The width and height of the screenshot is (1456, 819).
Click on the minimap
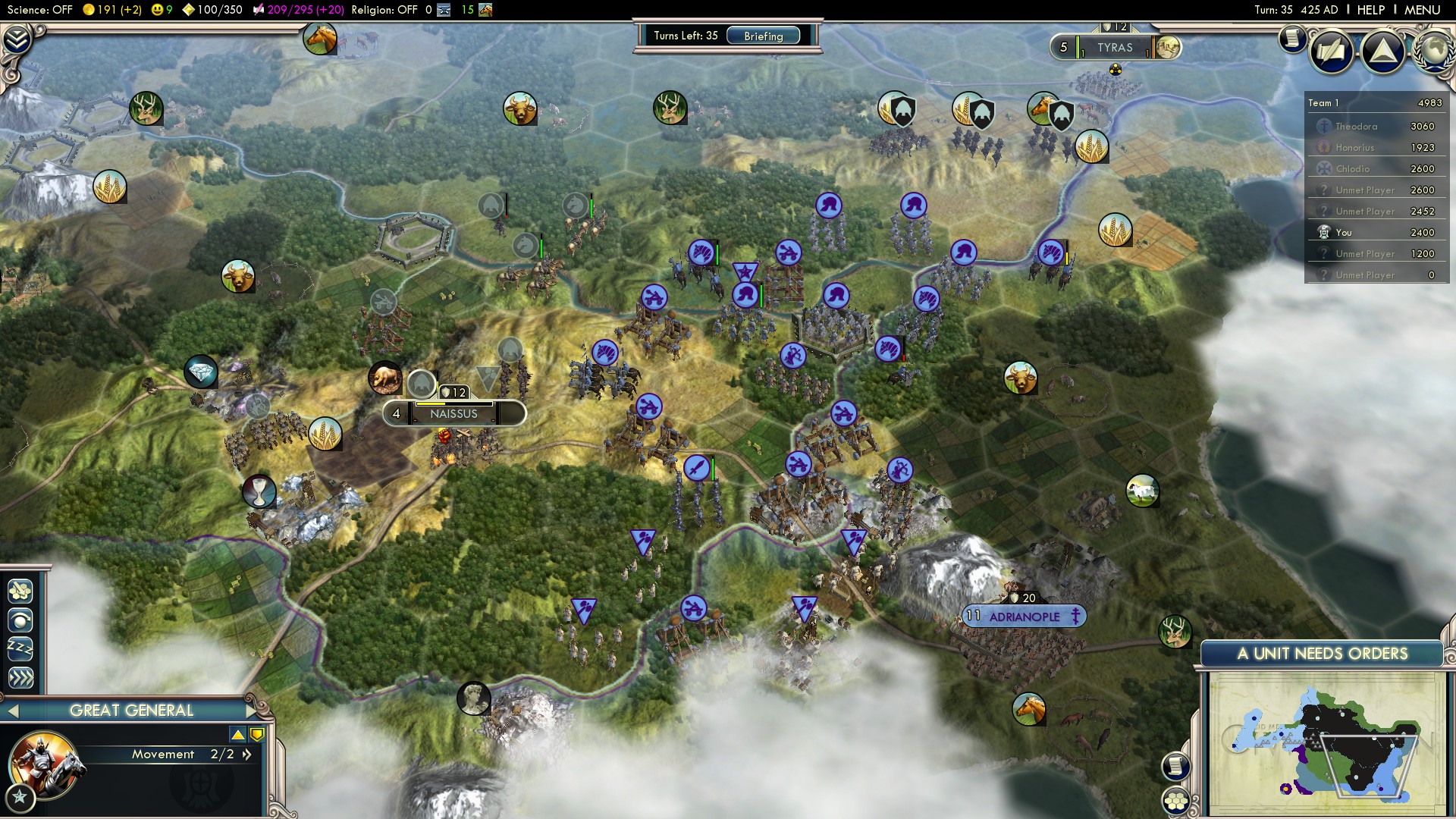1325,743
